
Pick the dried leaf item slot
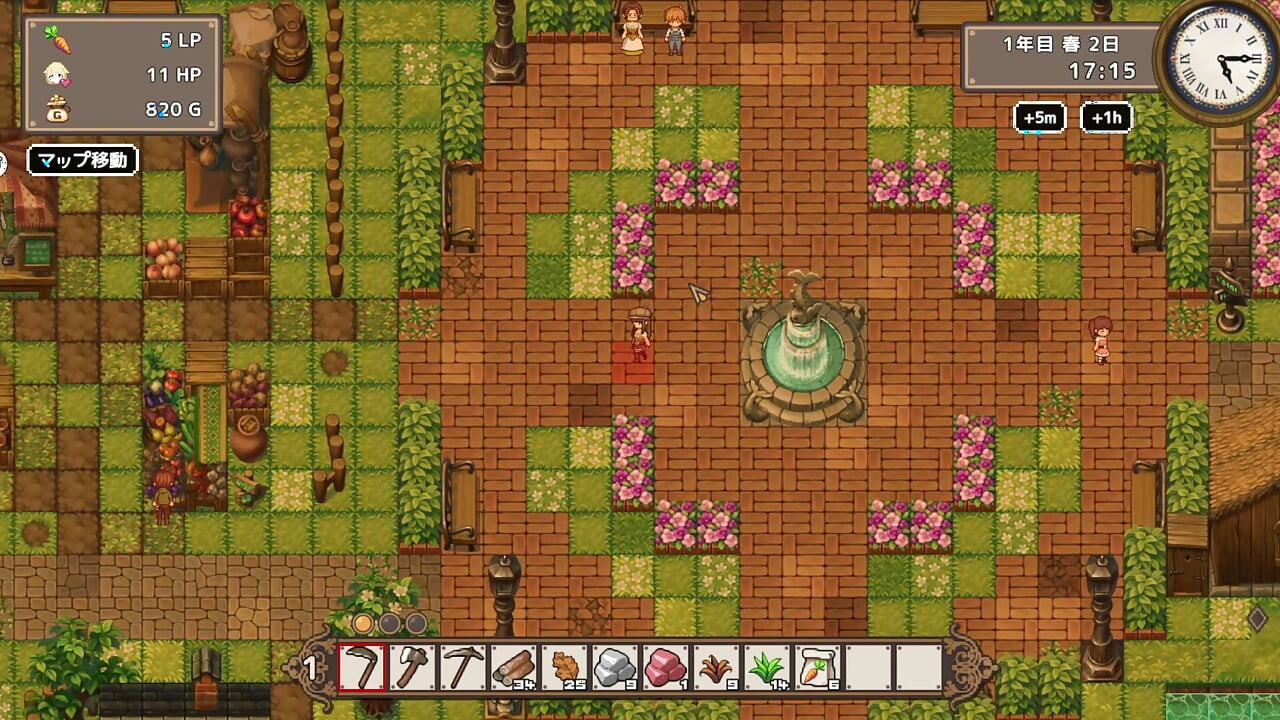tap(565, 667)
